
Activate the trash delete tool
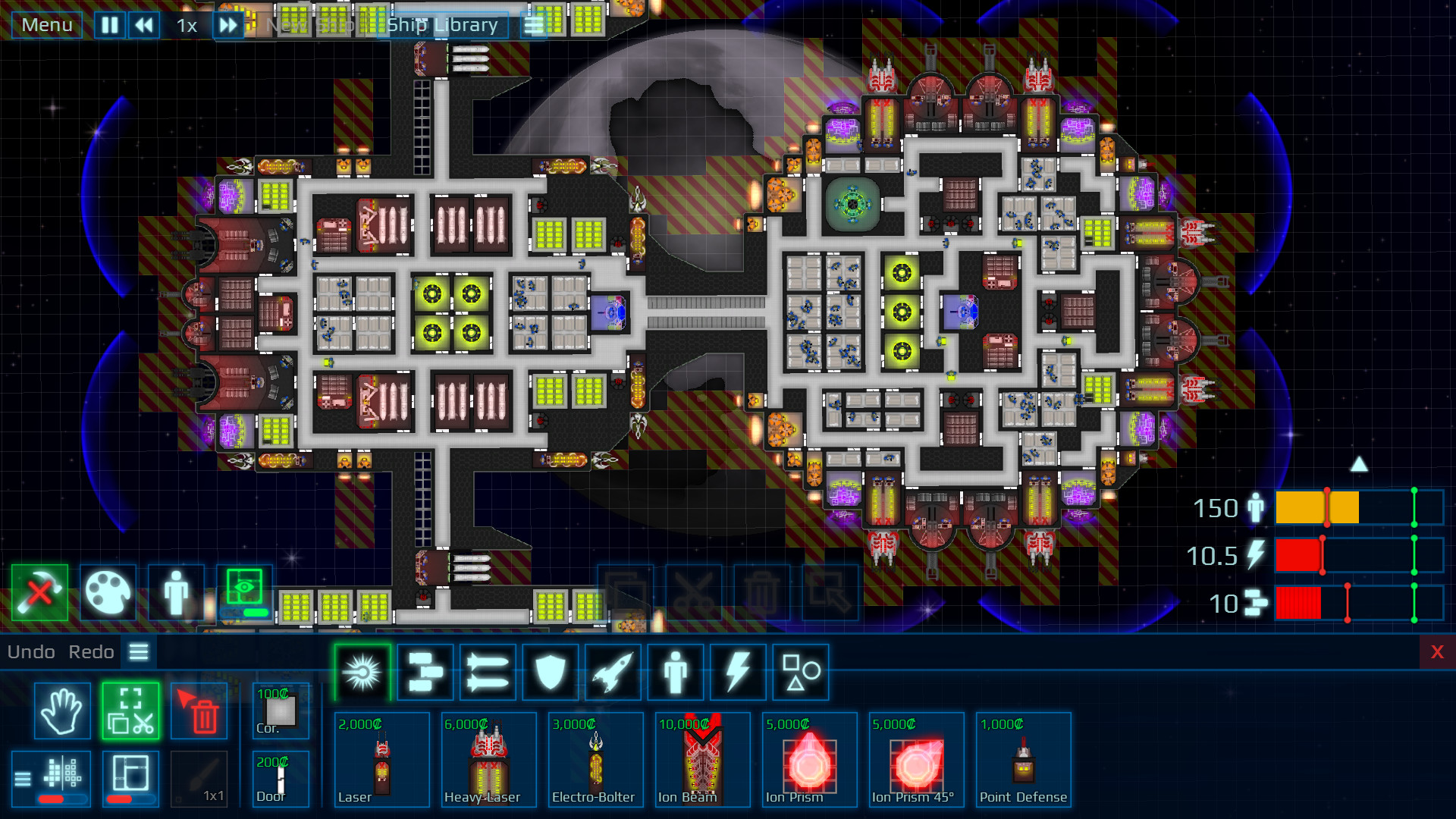(199, 711)
